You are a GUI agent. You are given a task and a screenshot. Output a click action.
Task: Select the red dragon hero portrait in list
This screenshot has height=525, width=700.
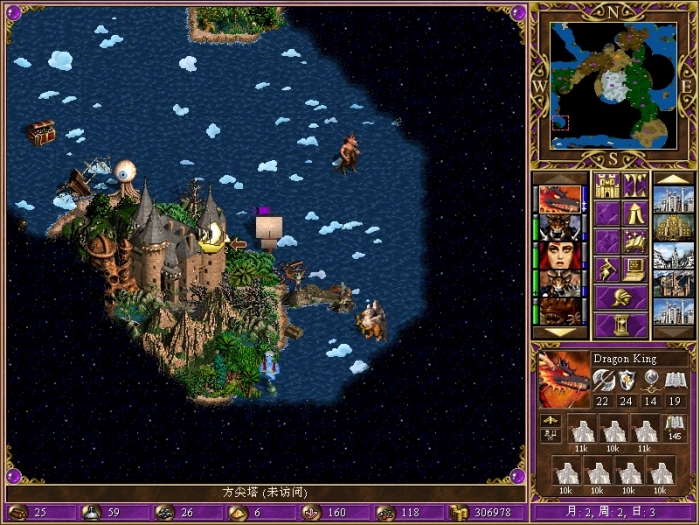click(x=560, y=199)
